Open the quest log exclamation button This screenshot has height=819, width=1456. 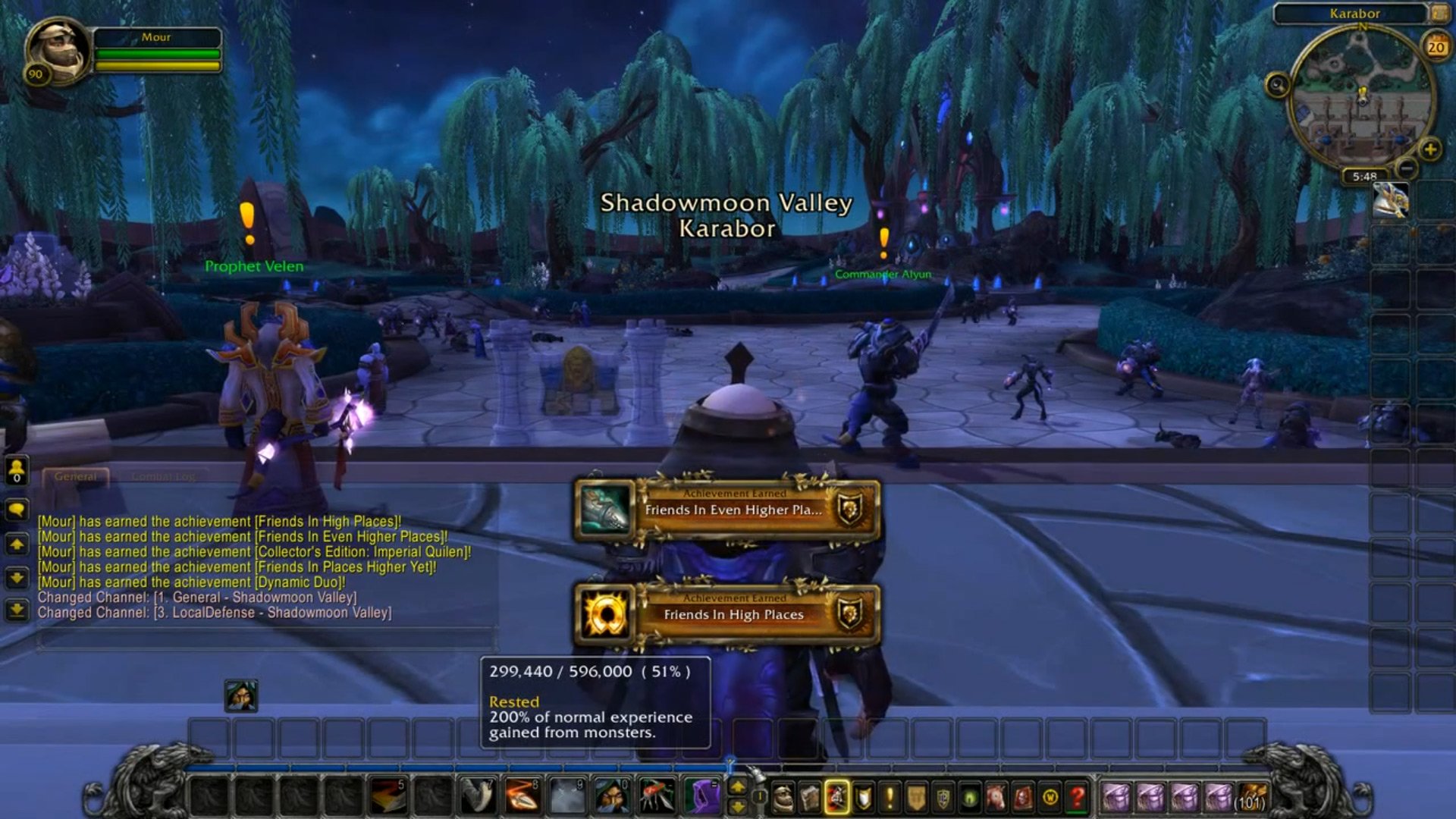(890, 797)
